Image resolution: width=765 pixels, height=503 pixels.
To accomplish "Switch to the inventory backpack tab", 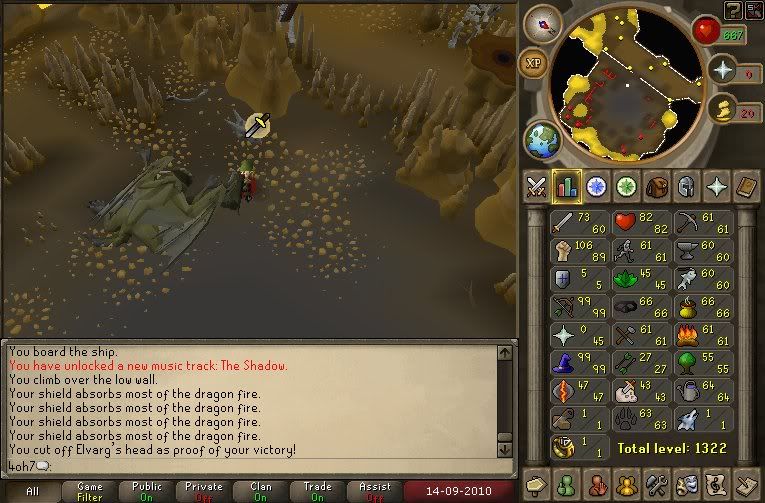I will point(657,187).
